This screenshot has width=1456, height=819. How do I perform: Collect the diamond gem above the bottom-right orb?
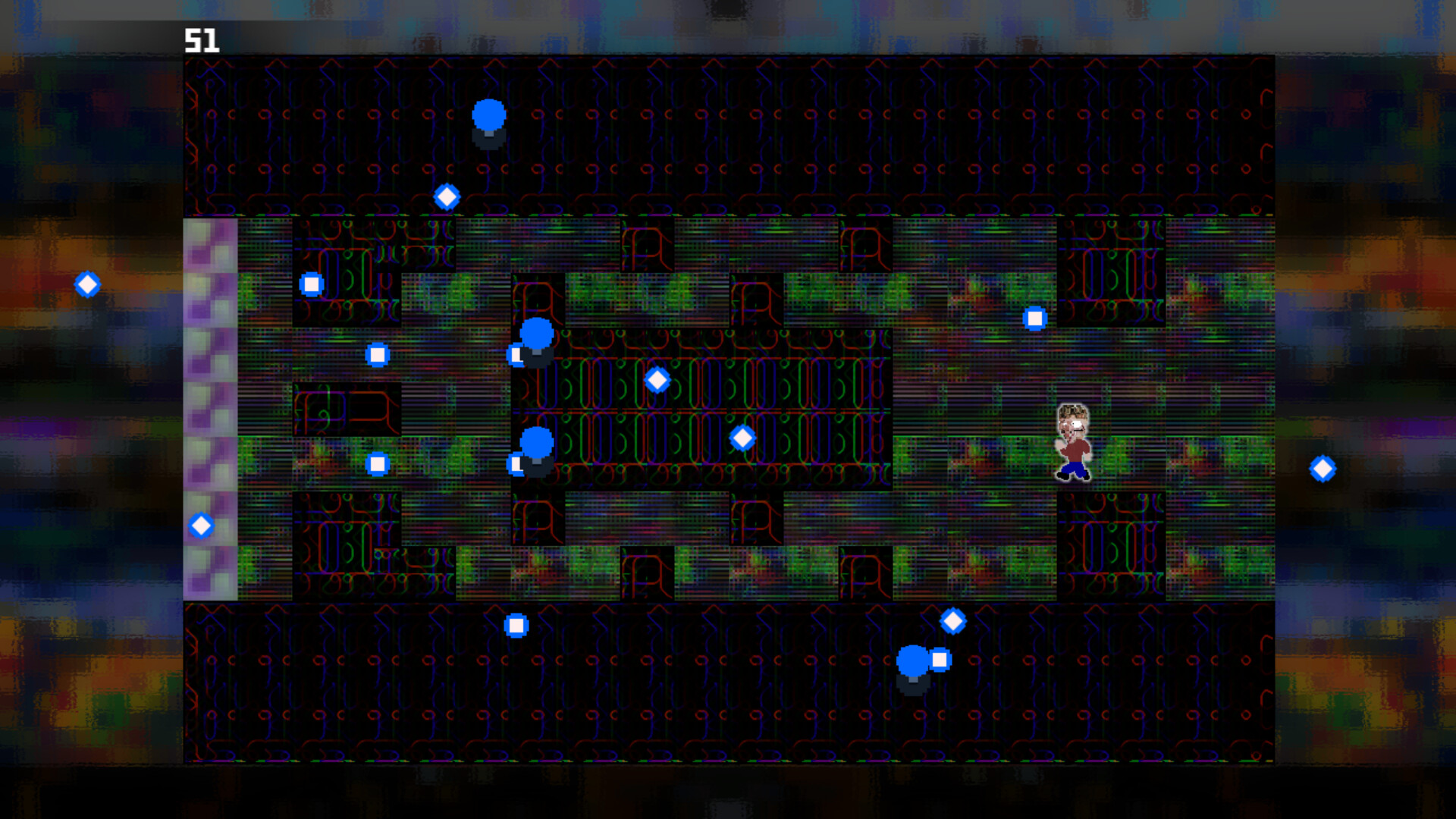pyautogui.click(x=952, y=620)
